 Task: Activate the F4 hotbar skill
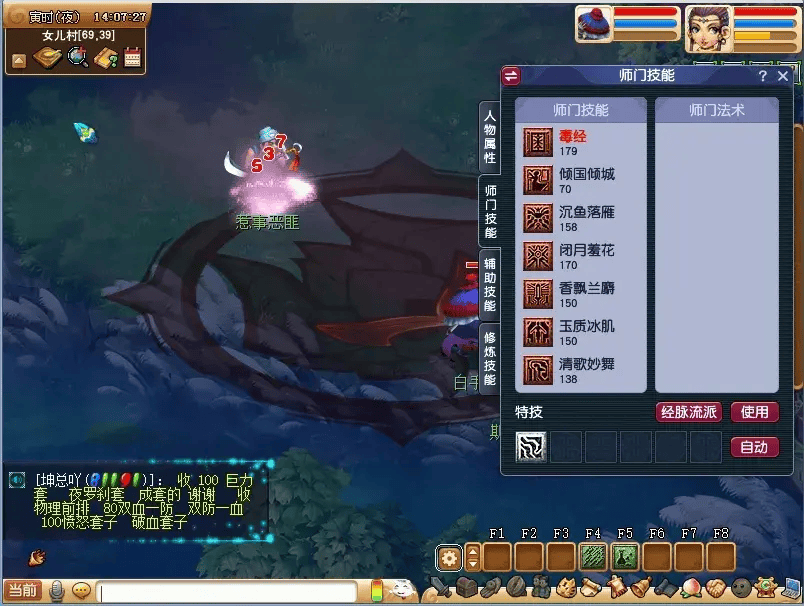[593, 557]
